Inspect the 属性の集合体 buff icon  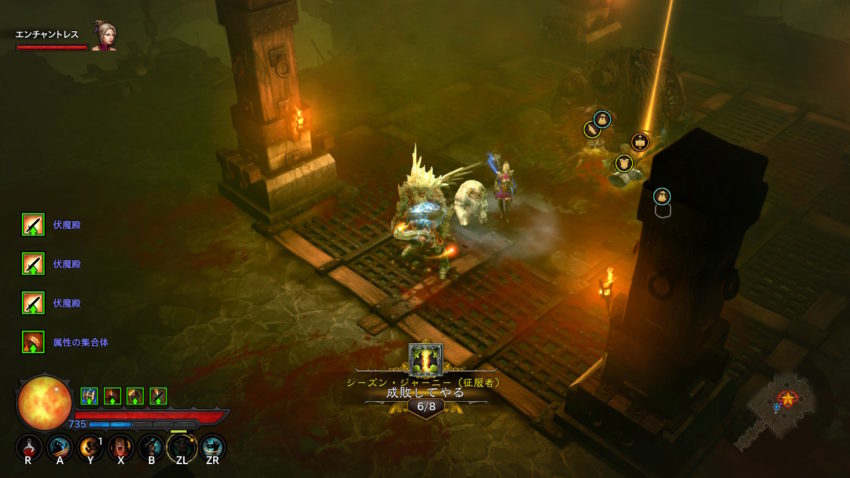pyautogui.click(x=33, y=342)
